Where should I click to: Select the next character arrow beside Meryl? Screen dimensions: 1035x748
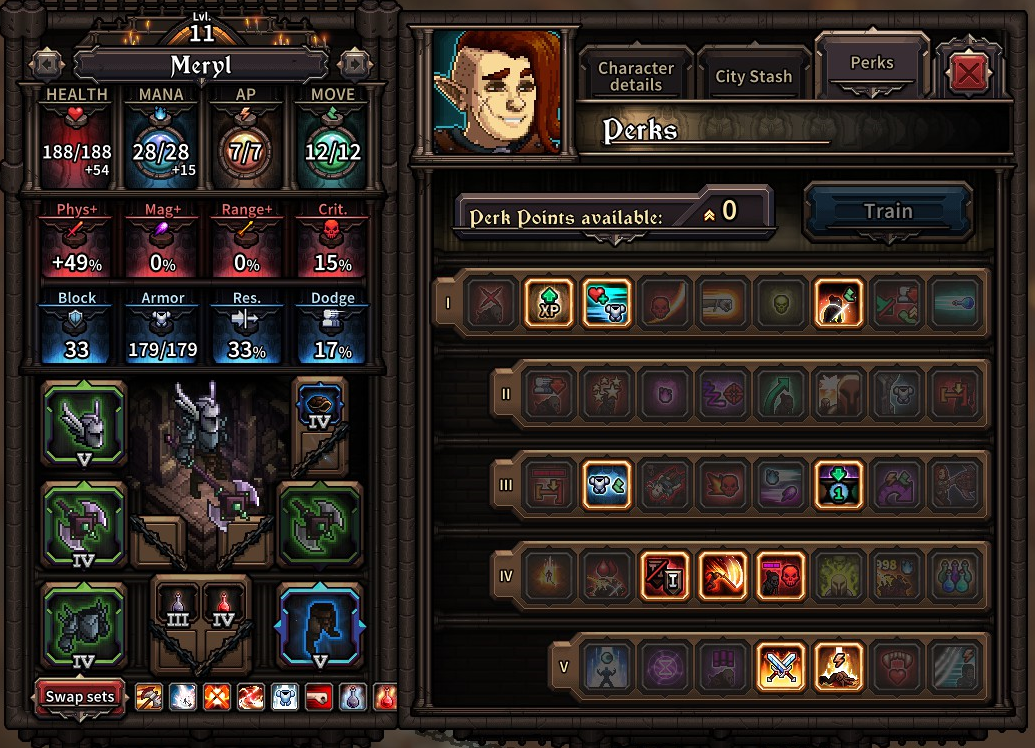[x=355, y=65]
